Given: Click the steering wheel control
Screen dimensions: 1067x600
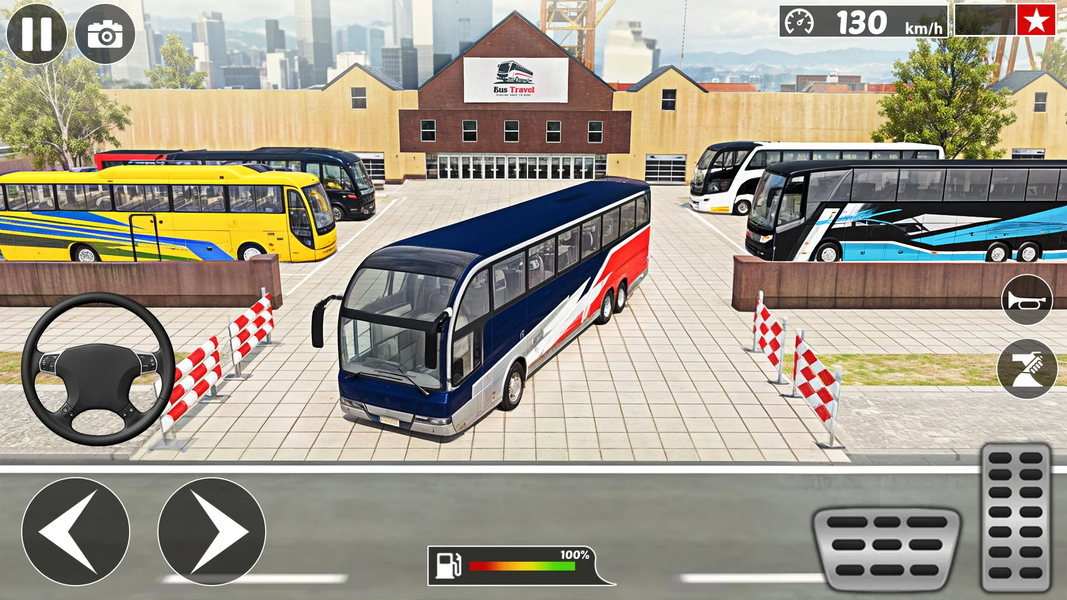Looking at the screenshot, I should (98, 368).
